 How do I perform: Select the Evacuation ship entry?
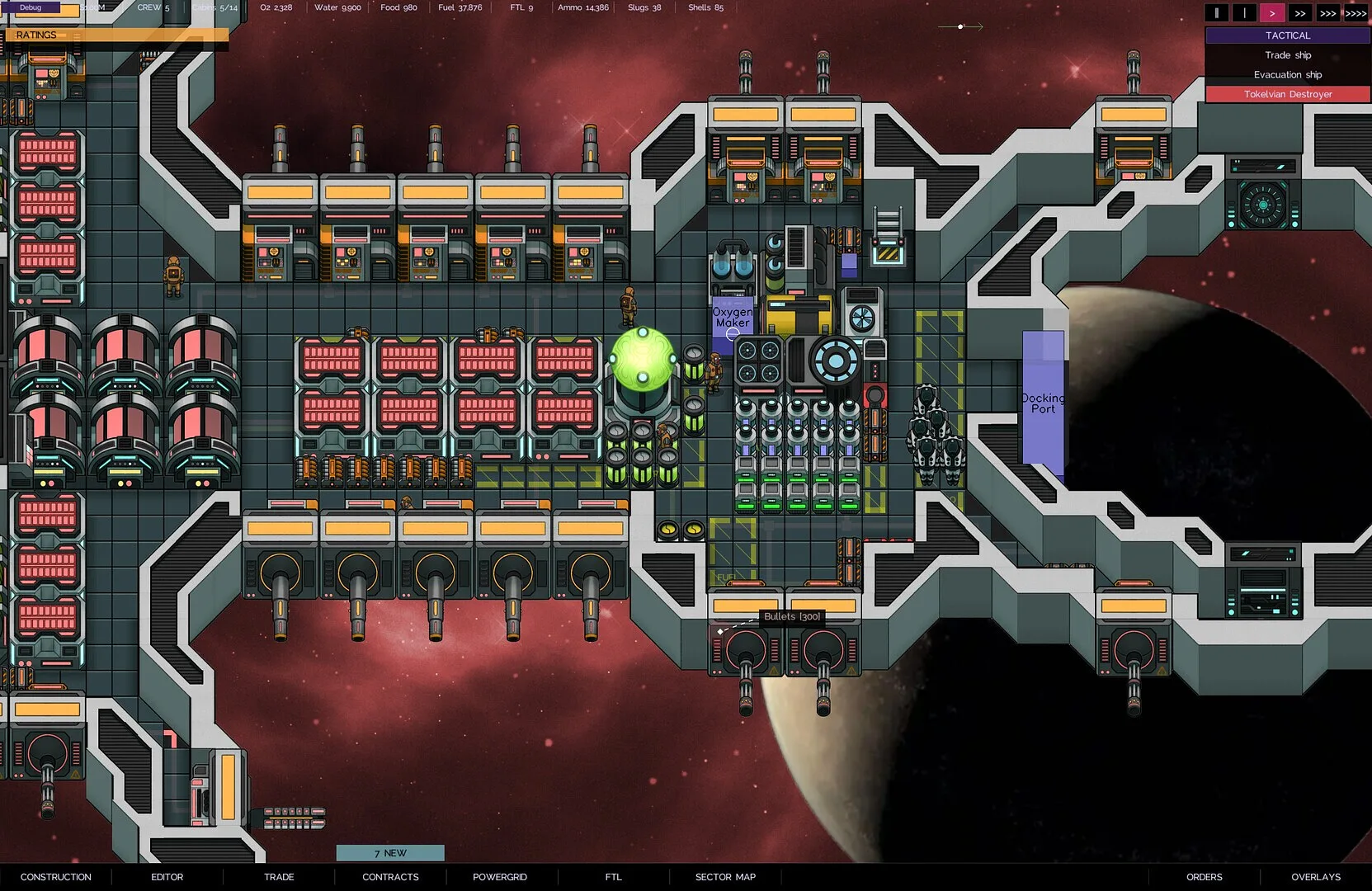coord(1287,75)
